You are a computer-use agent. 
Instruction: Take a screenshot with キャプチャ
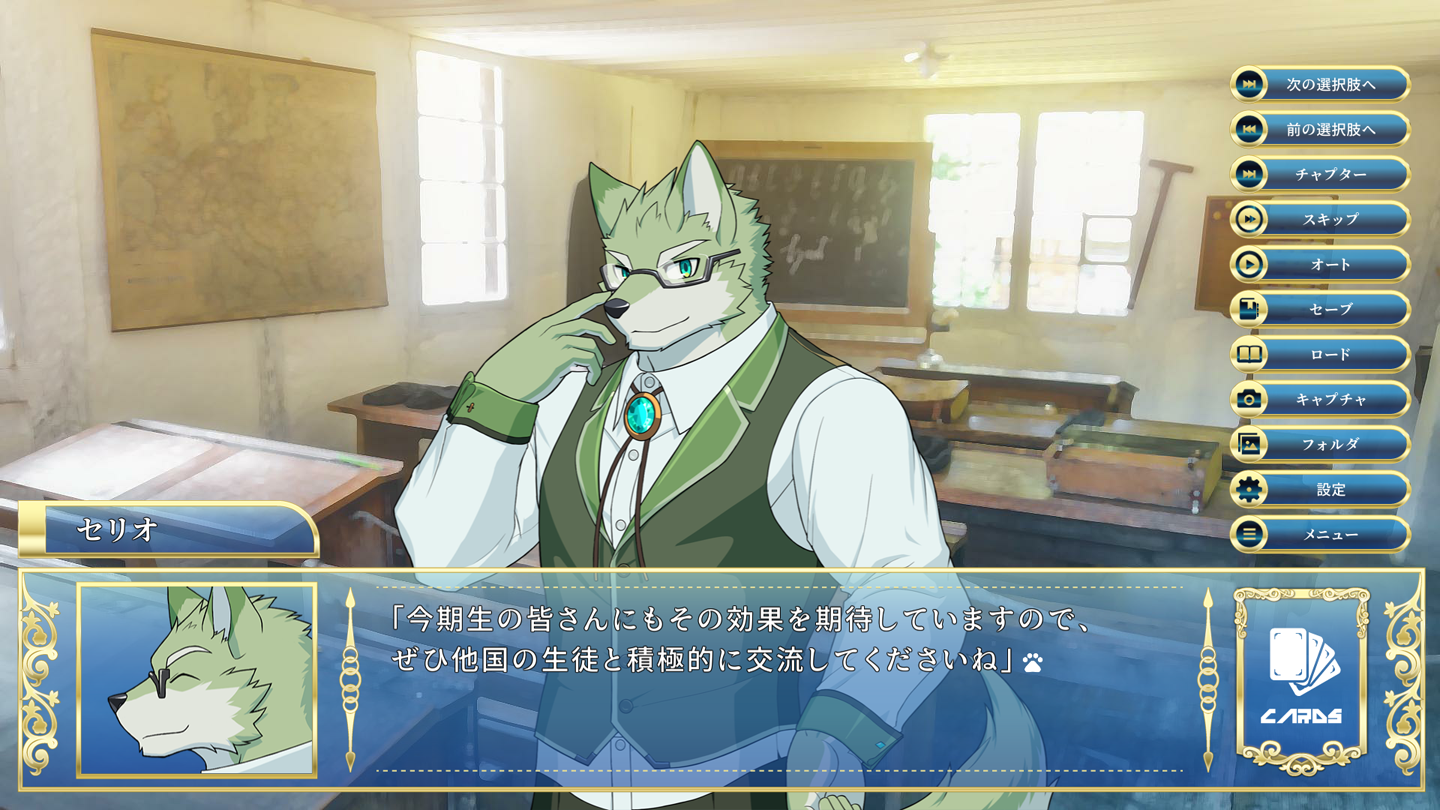(1320, 399)
